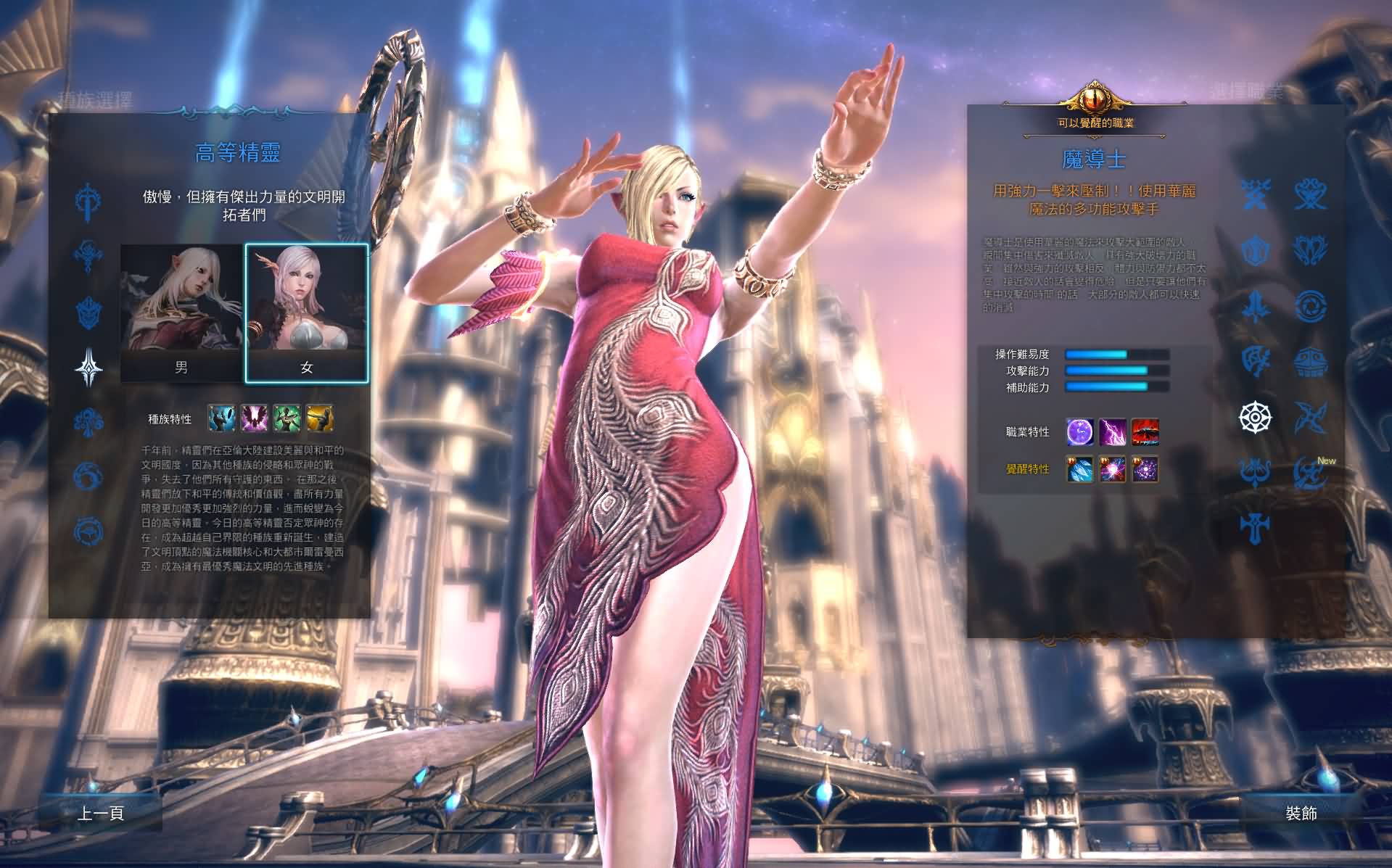
Task: Select the highlighted High Elf race icon
Action: (x=88, y=367)
